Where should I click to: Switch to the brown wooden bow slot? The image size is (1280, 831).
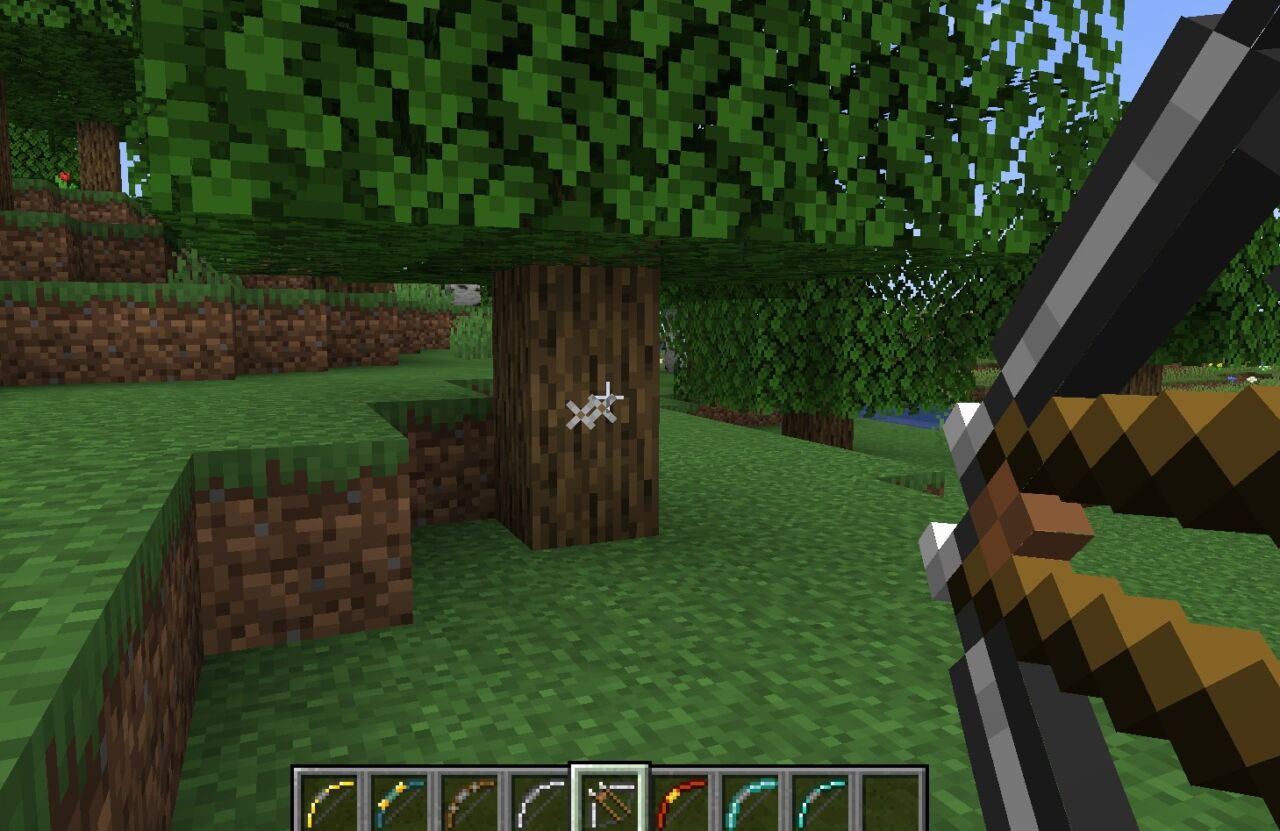click(x=469, y=801)
